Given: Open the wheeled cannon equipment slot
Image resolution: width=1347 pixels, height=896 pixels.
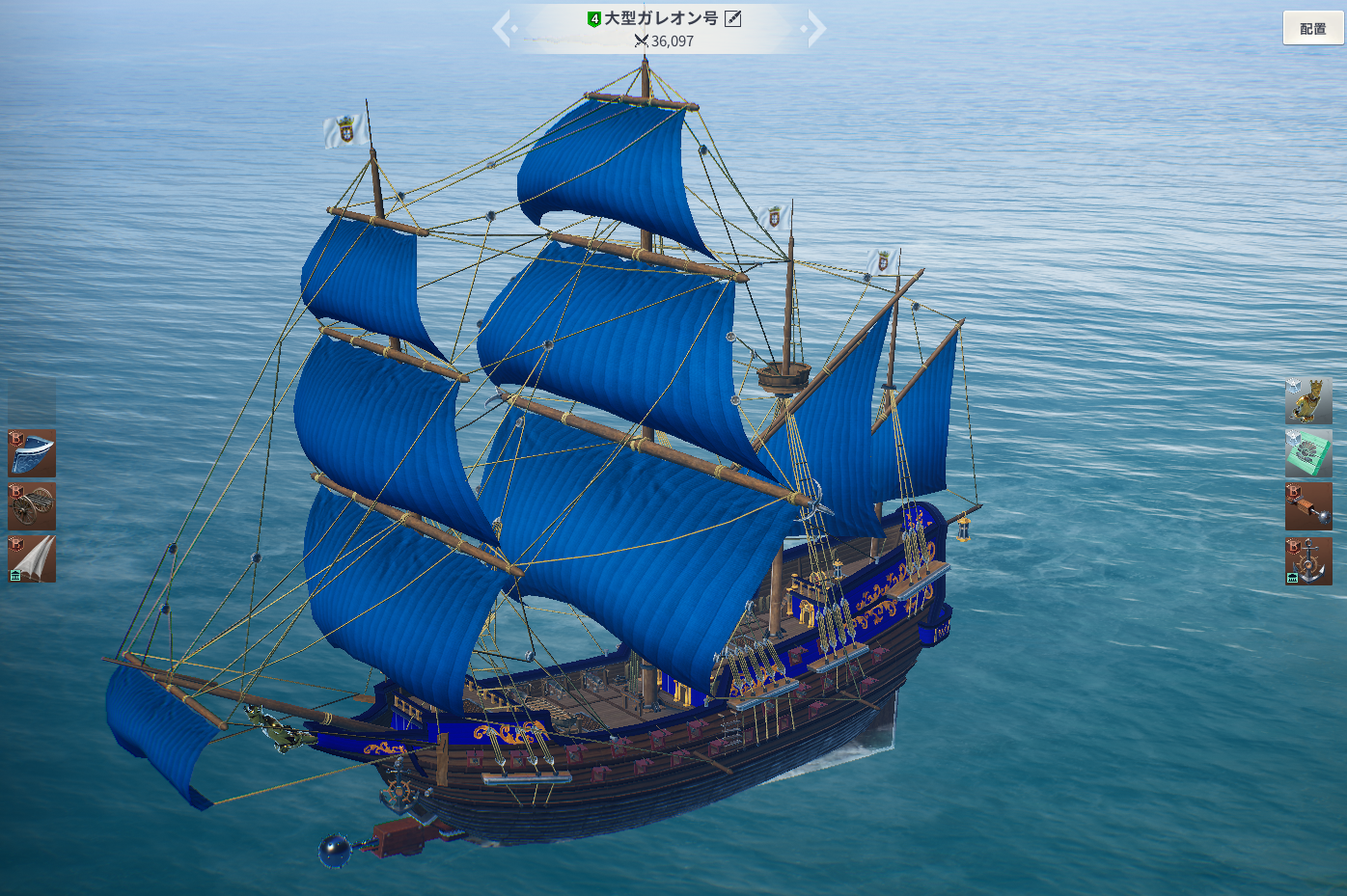Looking at the screenshot, I should 32,506.
